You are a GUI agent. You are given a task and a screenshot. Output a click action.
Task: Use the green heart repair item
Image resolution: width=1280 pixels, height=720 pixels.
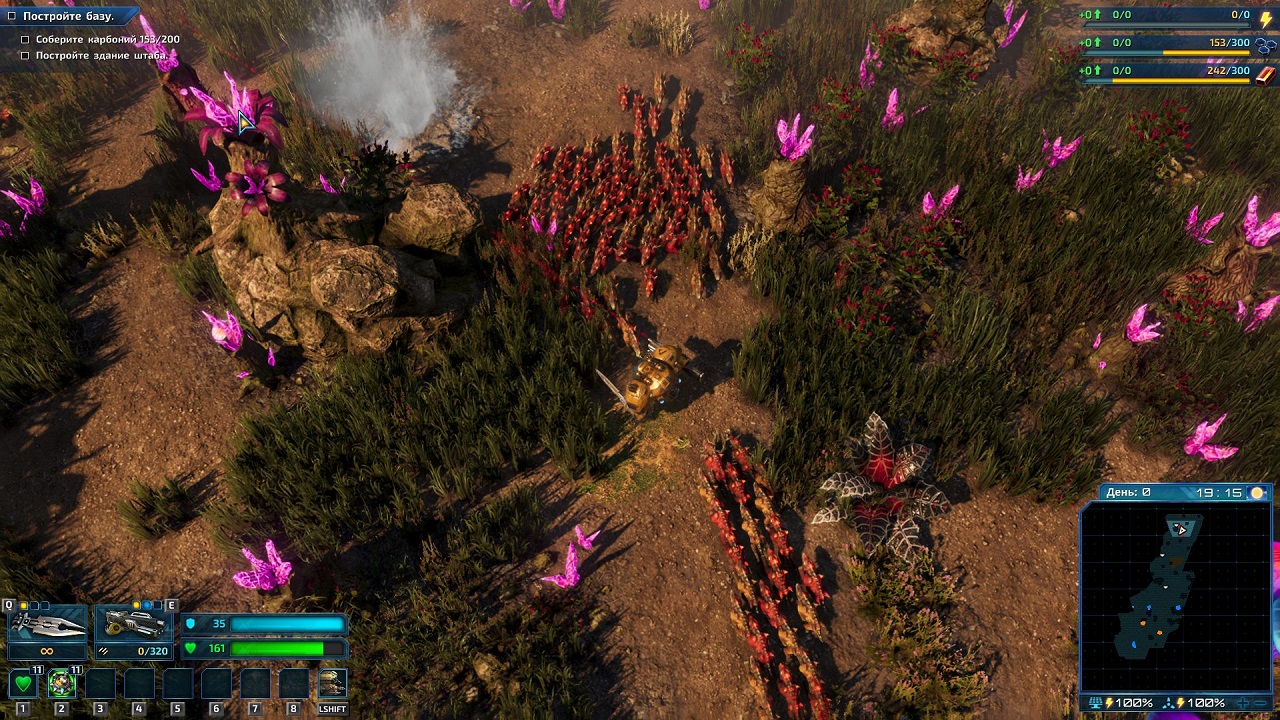point(23,684)
